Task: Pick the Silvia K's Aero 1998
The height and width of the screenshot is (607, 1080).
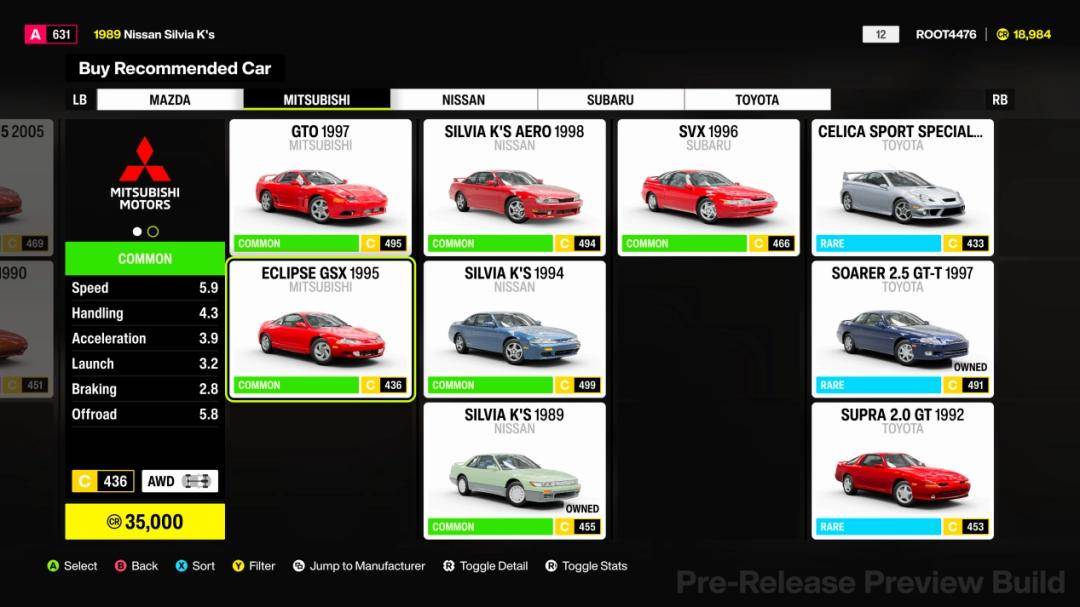Action: (x=514, y=187)
